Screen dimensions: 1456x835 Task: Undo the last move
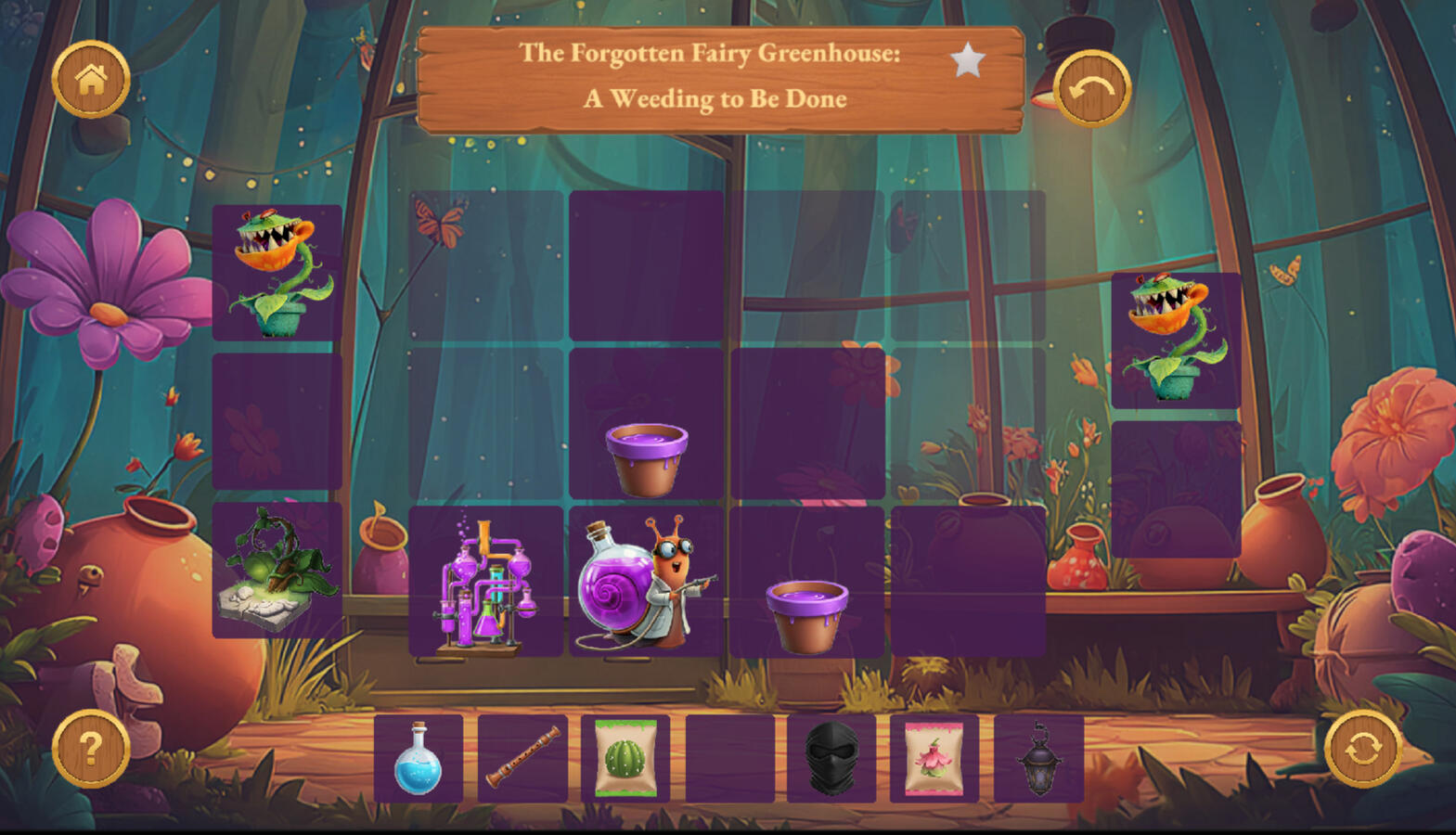1091,89
